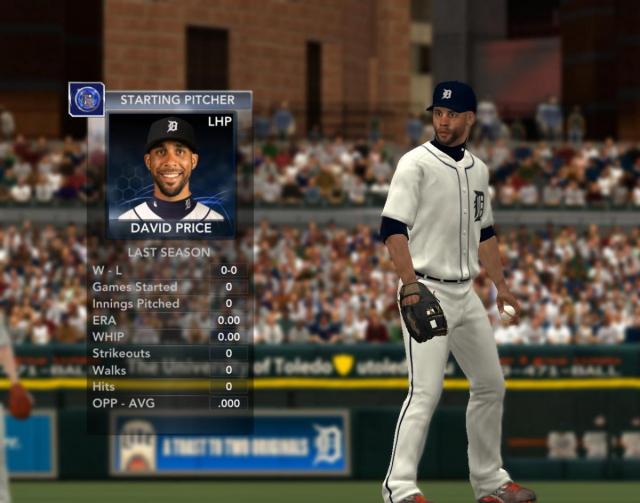640x503 pixels.
Task: Click the Tigers team logo badge
Action: 86,99
